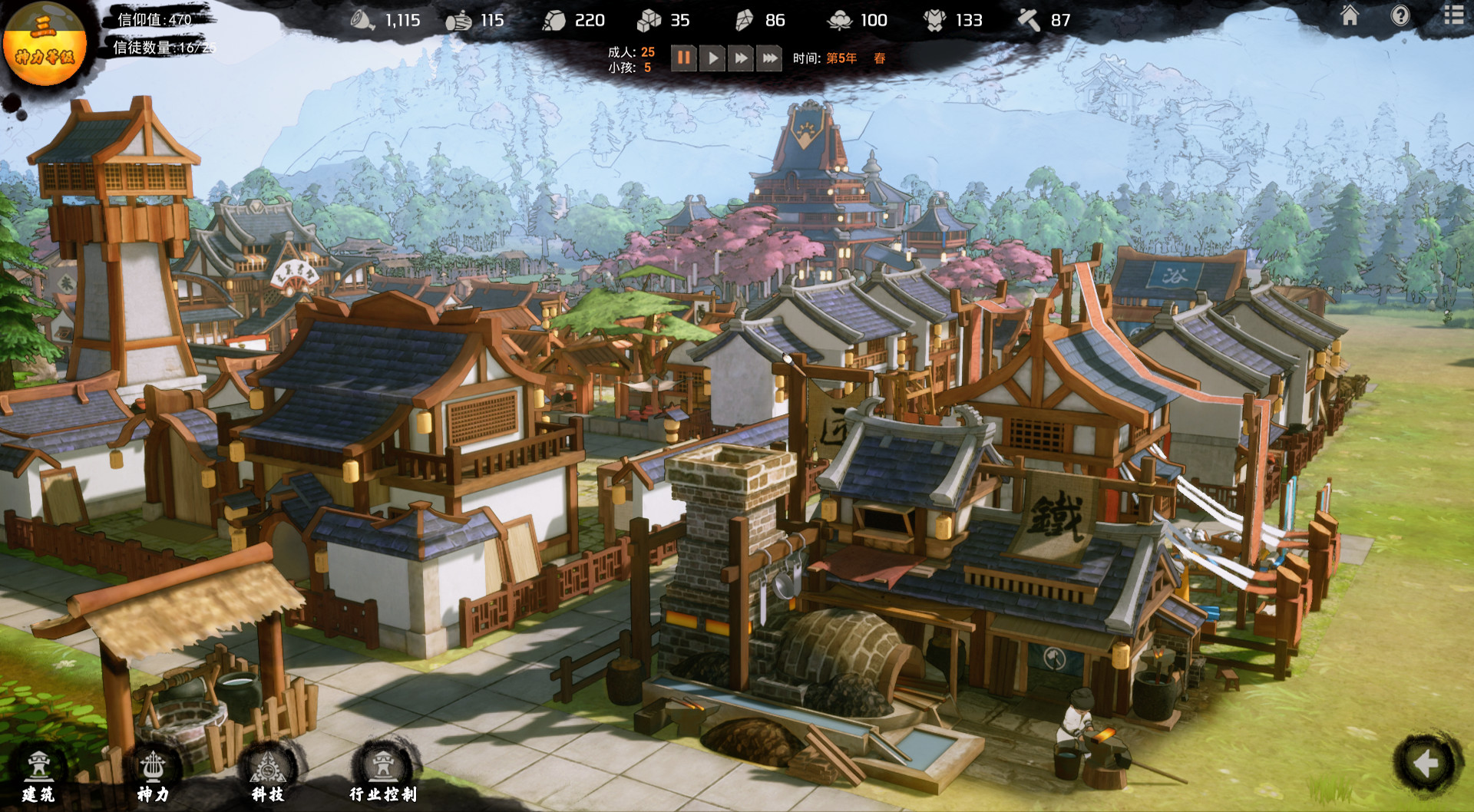Click the stone resource icon showing 220
1474x812 pixels.
click(554, 20)
